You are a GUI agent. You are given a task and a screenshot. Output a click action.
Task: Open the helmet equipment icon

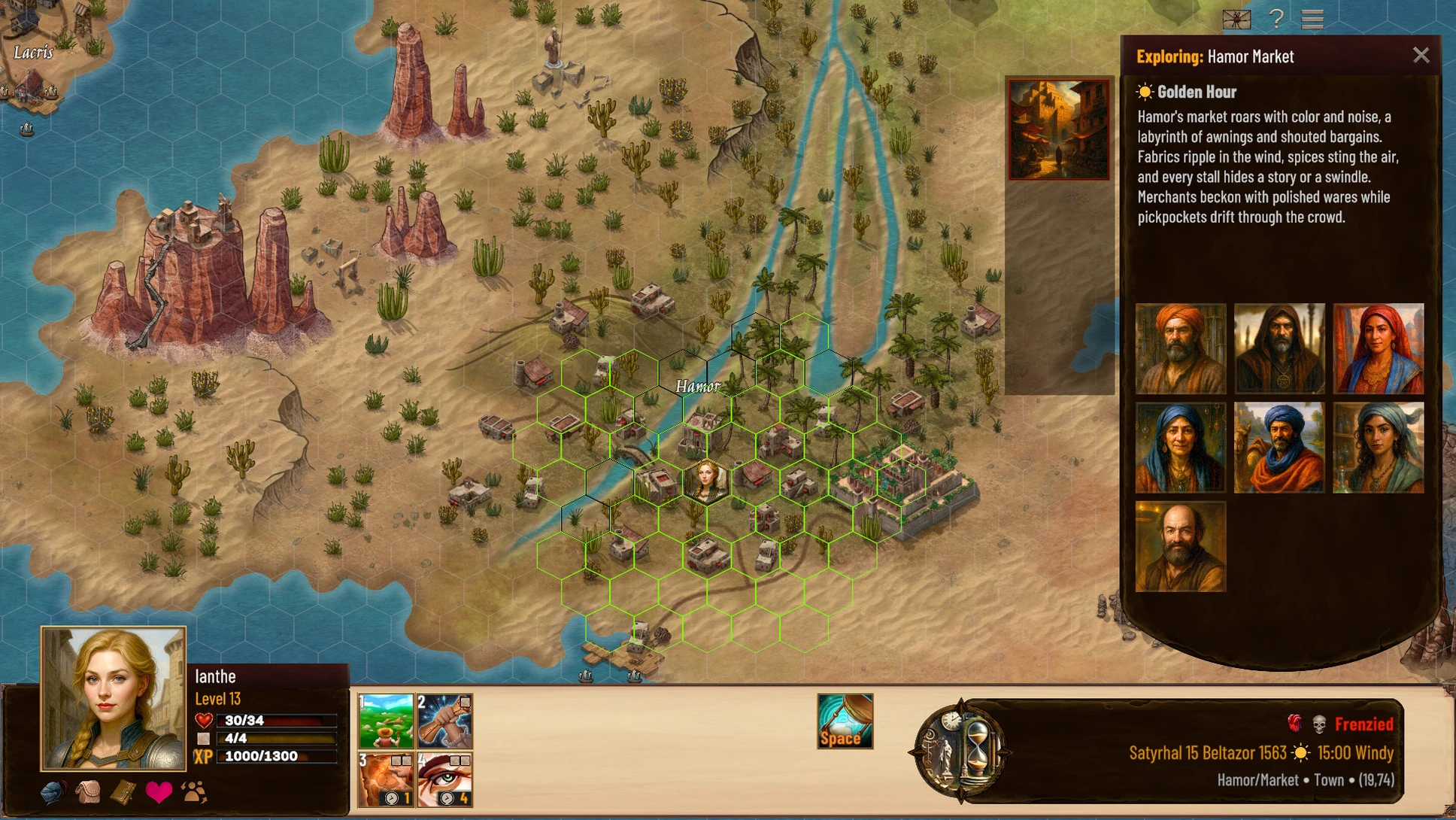tap(53, 792)
